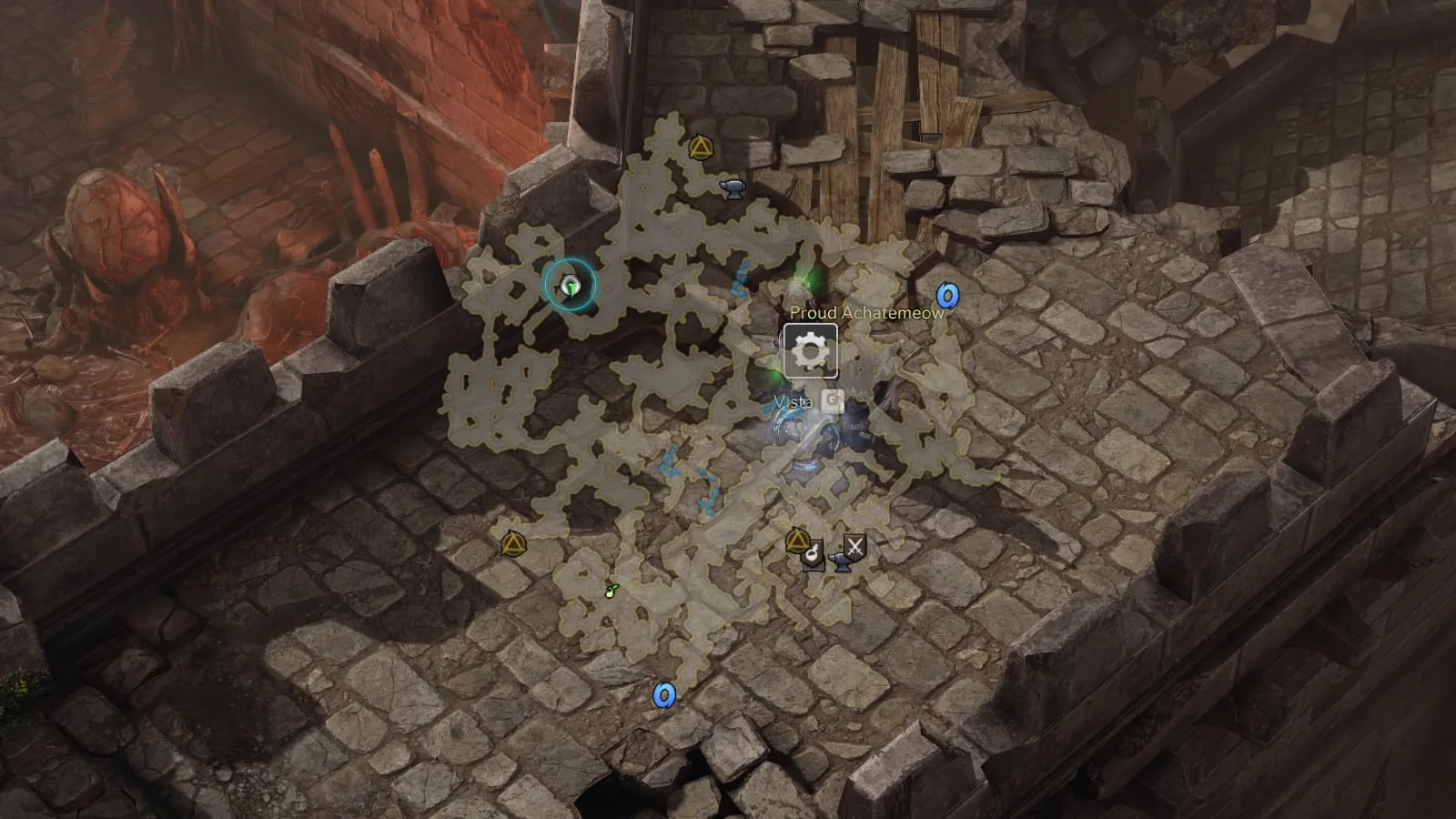
Task: Click the blue portal marker near Proud Achatemeow
Action: click(947, 296)
